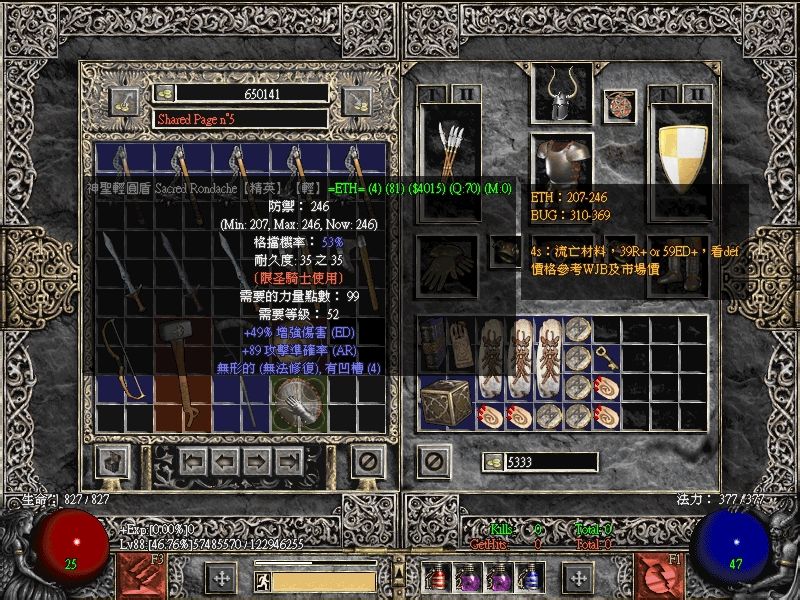The image size is (800, 600).
Task: Toggle the shared stash button top-left
Action: click(x=125, y=99)
